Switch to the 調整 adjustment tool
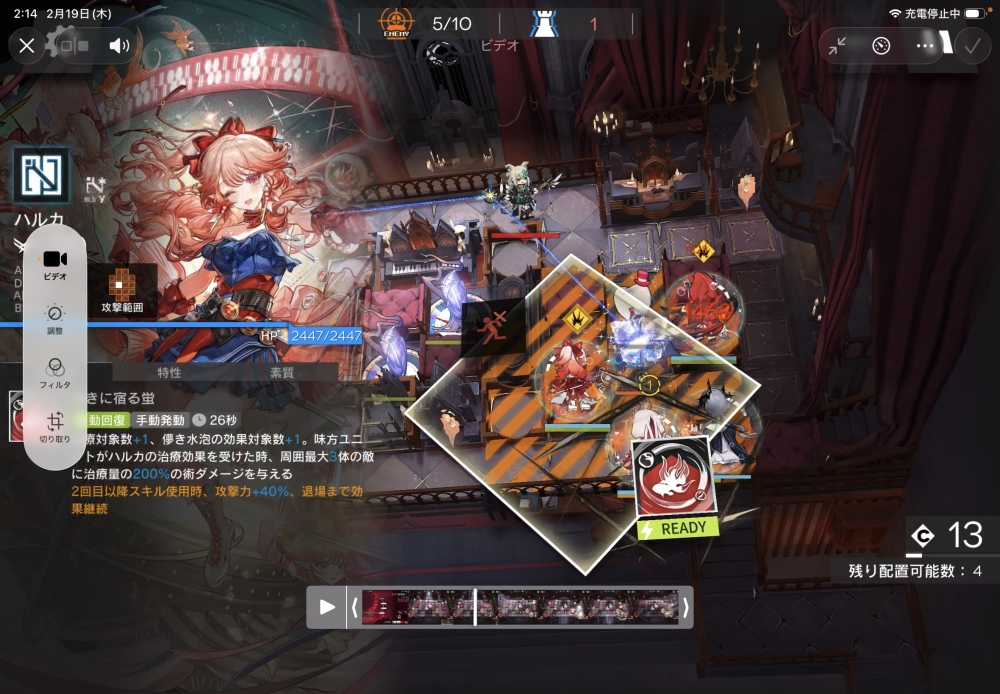 coord(55,318)
